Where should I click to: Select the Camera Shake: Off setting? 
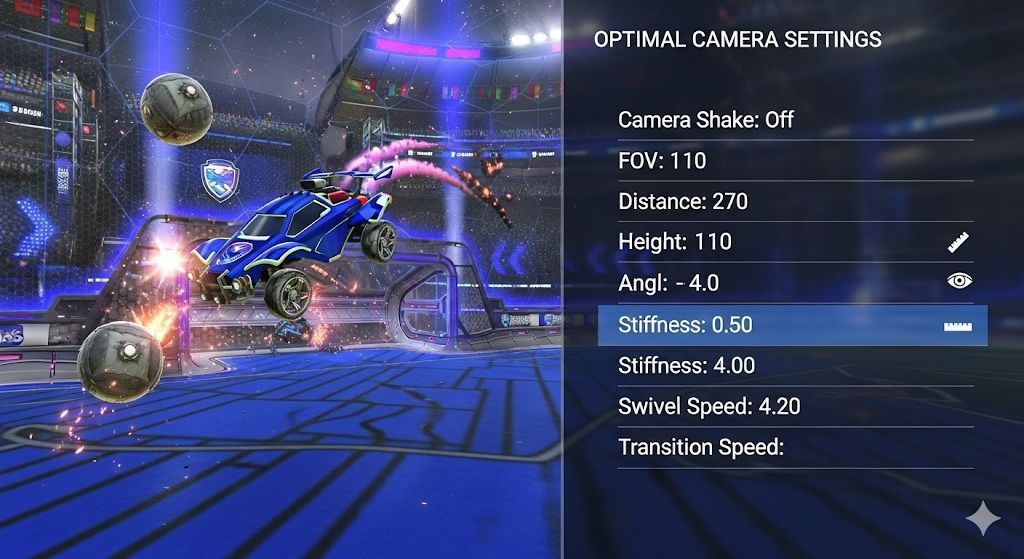706,120
